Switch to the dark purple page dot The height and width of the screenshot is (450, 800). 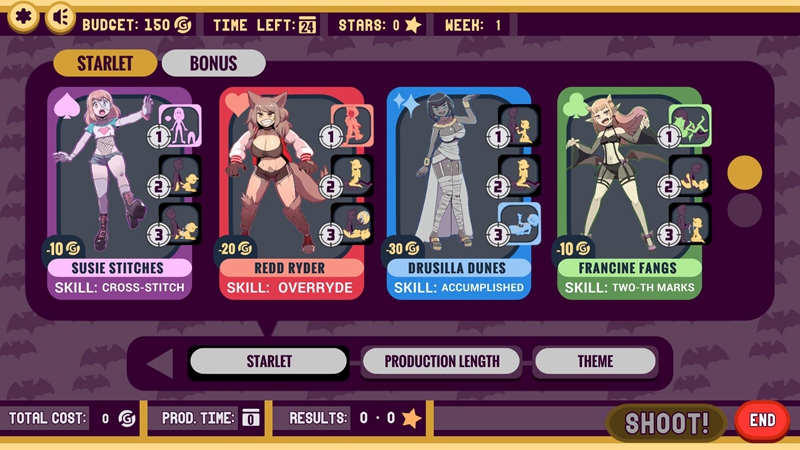(744, 210)
